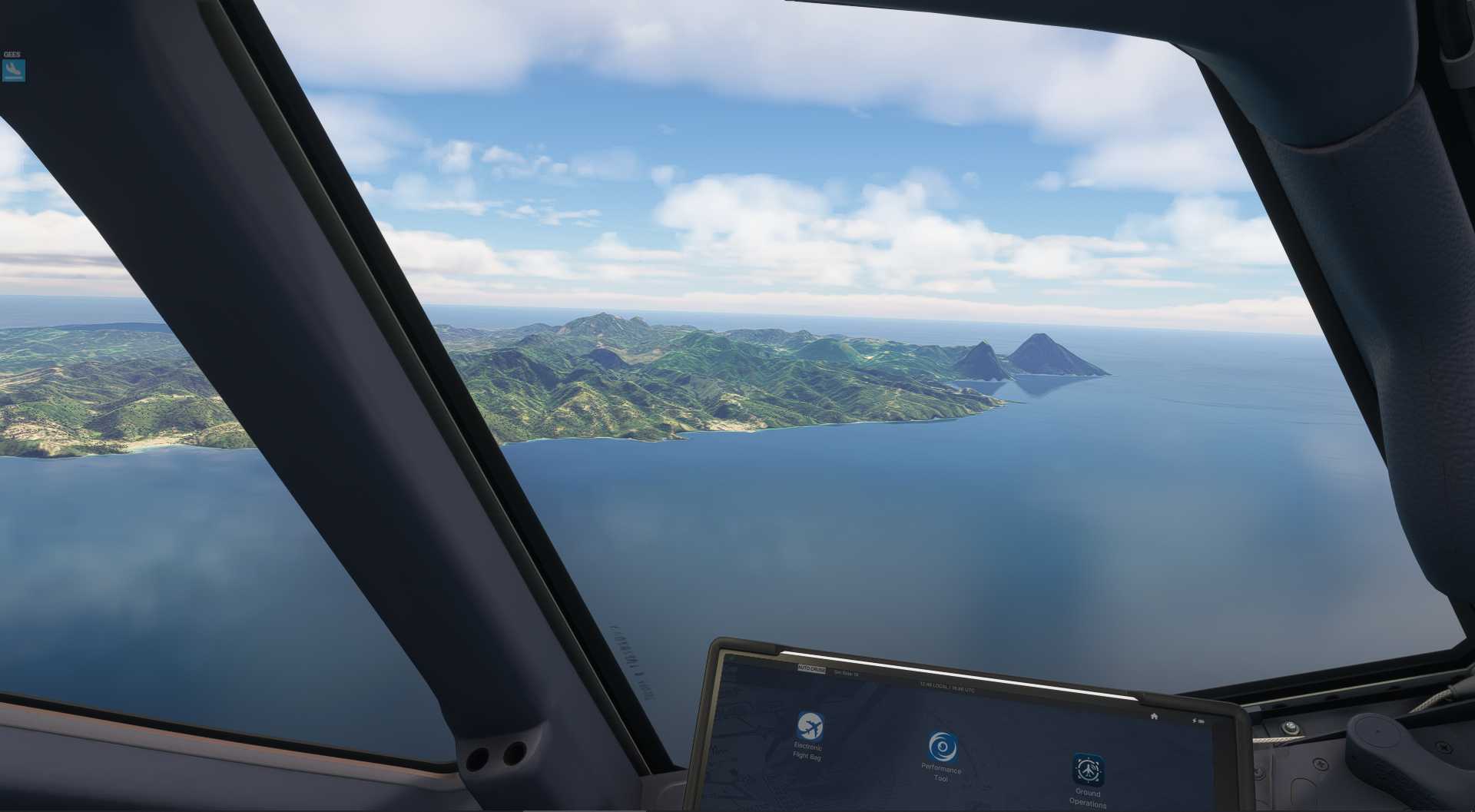Open the GEES landing overlay icon
Viewport: 1475px width, 812px height.
point(14,71)
